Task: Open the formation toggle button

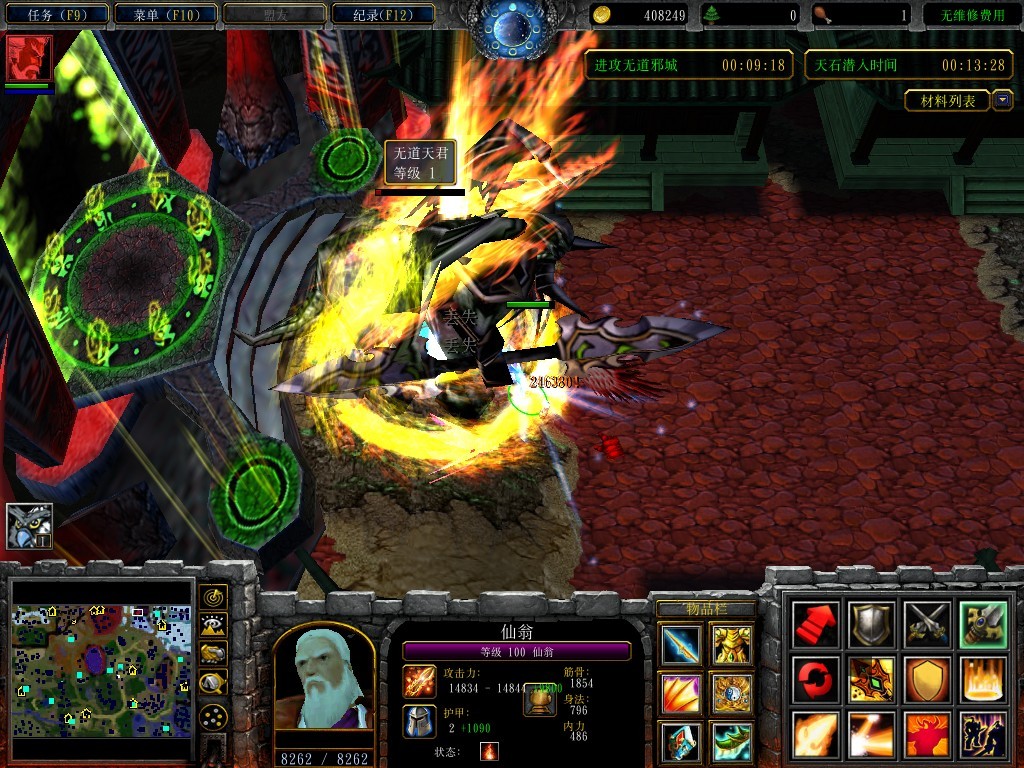Action: click(213, 716)
